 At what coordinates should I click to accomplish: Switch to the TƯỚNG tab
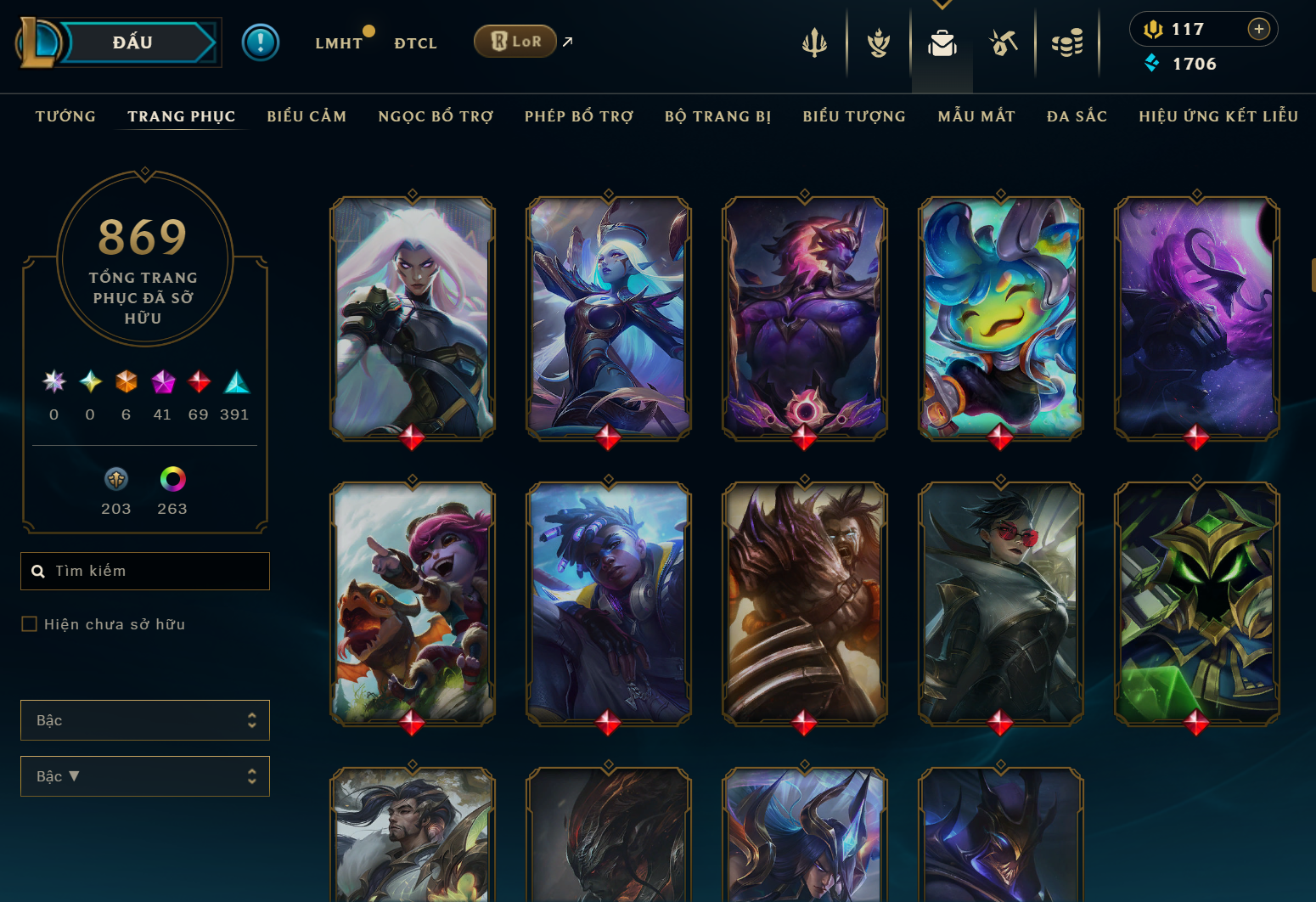point(65,116)
